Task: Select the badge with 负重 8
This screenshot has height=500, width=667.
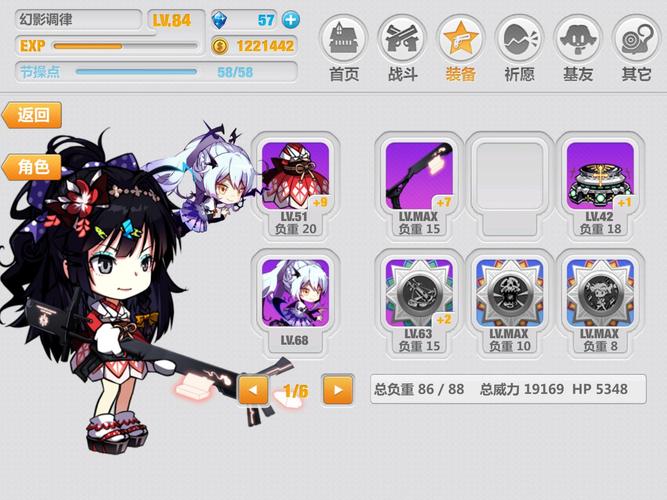Action: tap(599, 300)
